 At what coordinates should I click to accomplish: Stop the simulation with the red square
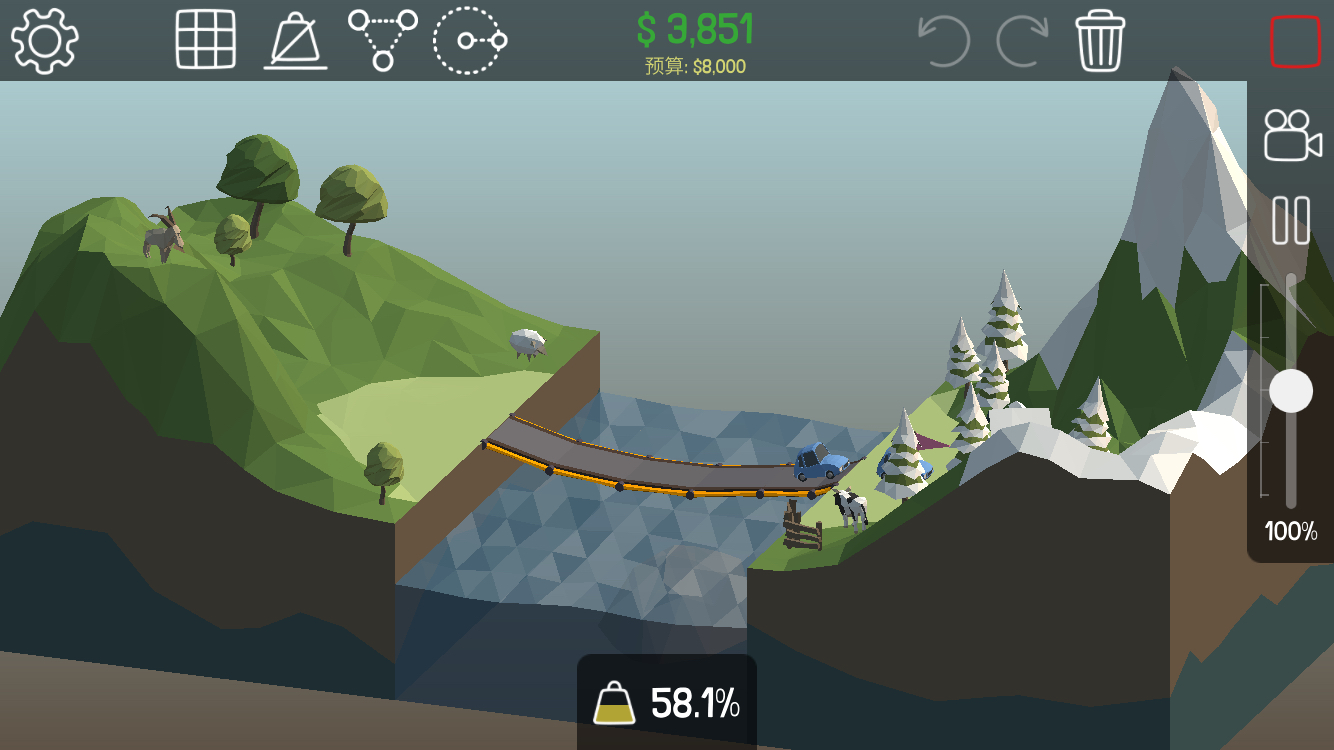[x=1295, y=42]
